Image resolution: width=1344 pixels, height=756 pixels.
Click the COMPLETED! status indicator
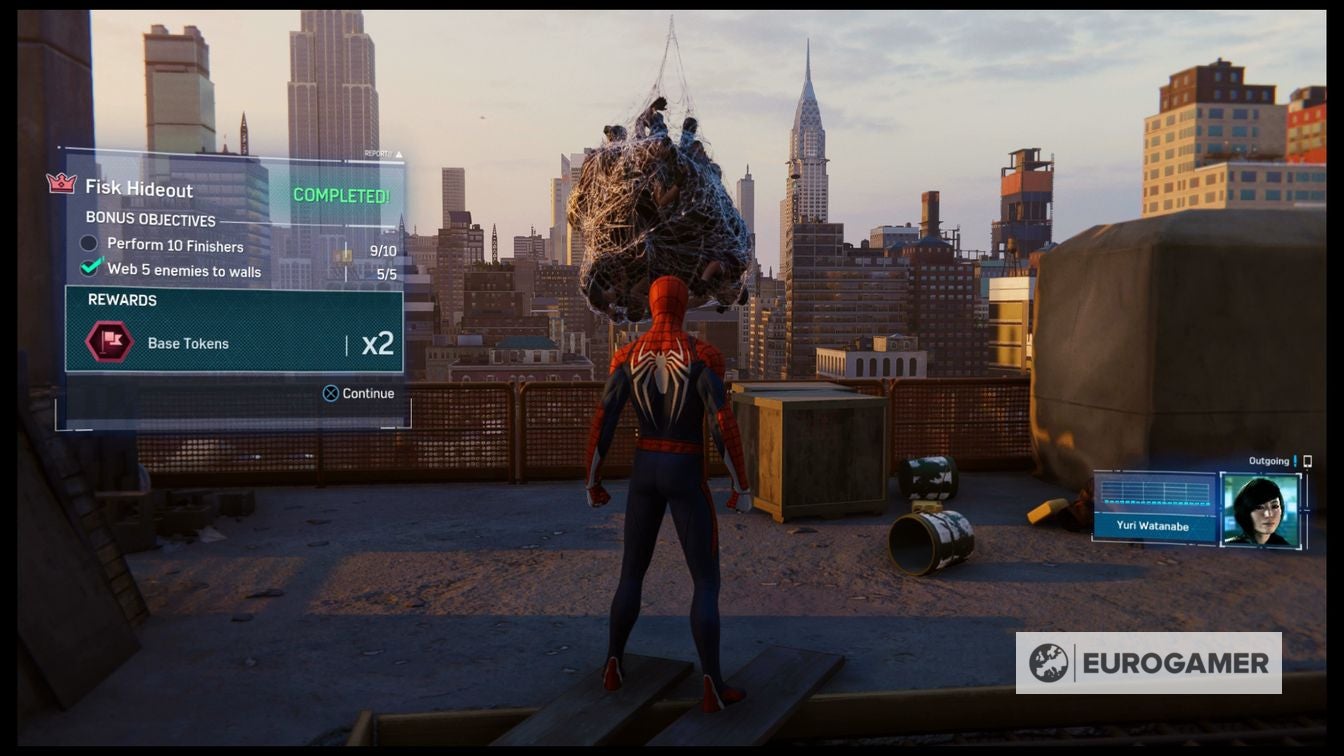pyautogui.click(x=342, y=196)
